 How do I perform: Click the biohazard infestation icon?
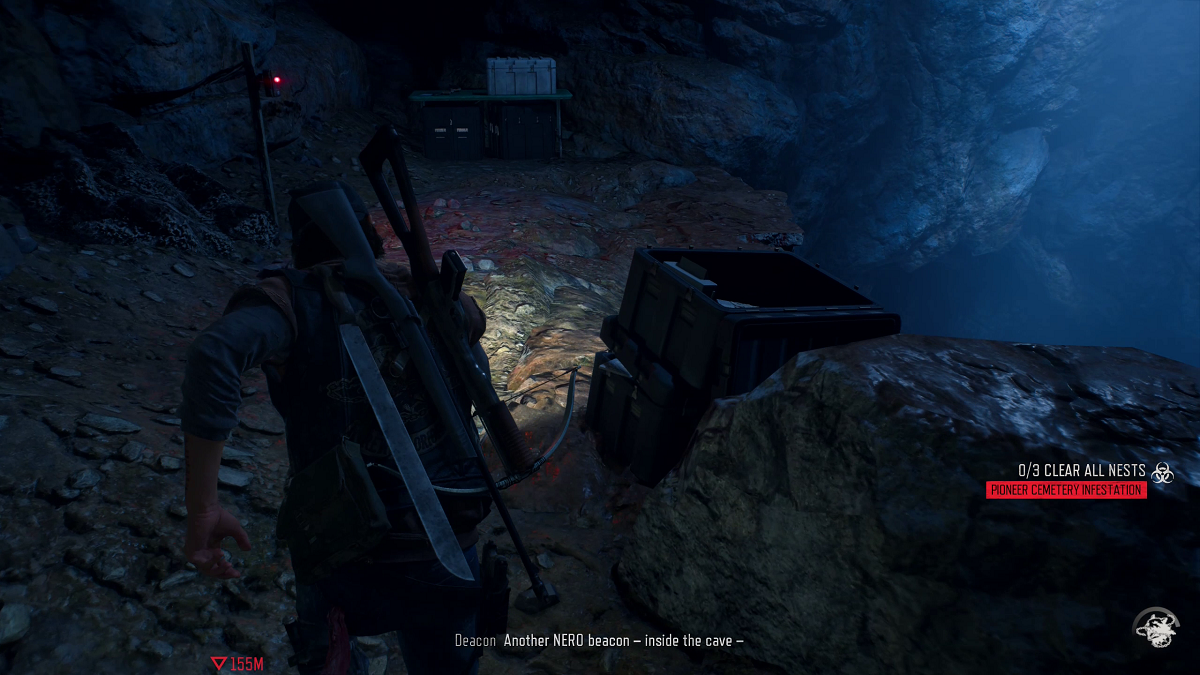pyautogui.click(x=1162, y=473)
